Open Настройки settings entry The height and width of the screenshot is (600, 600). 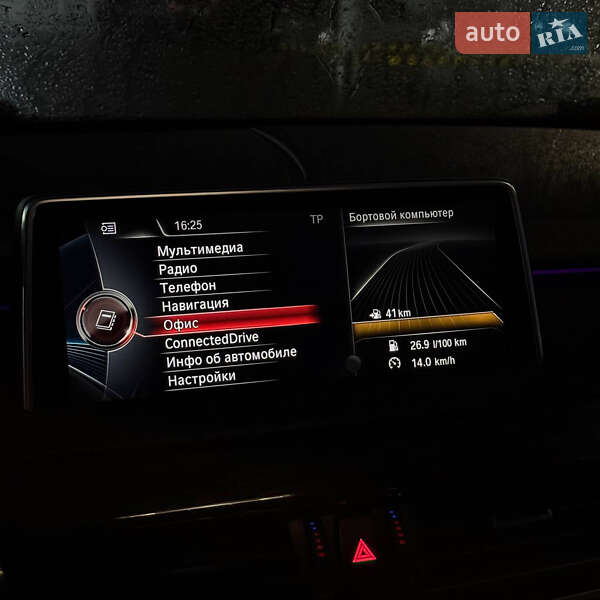click(x=202, y=378)
